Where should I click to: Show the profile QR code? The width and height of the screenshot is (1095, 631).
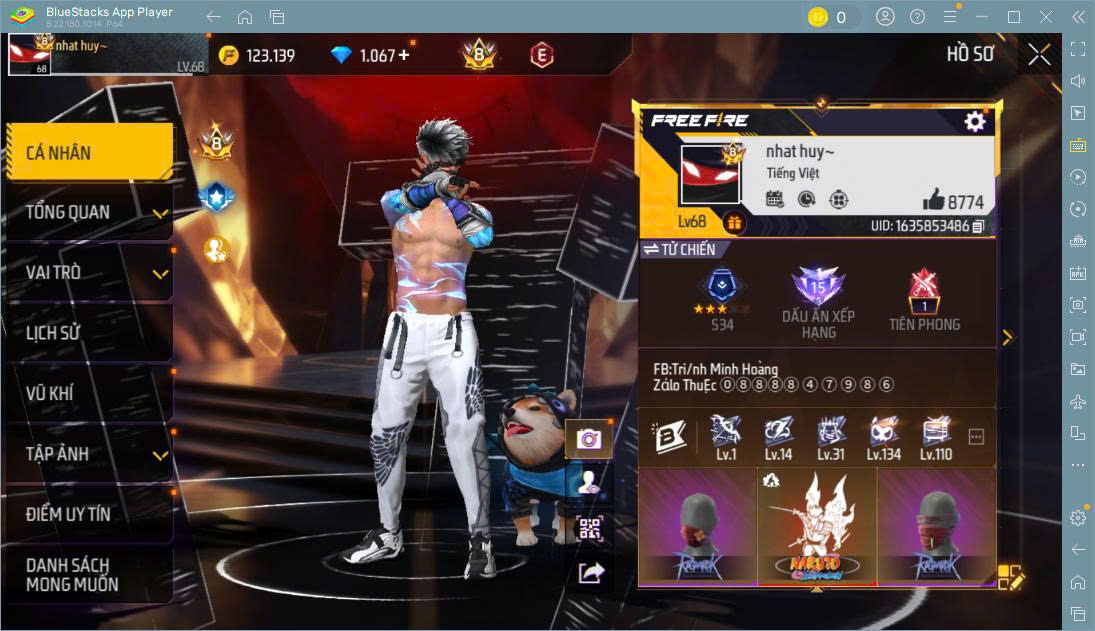pyautogui.click(x=591, y=529)
